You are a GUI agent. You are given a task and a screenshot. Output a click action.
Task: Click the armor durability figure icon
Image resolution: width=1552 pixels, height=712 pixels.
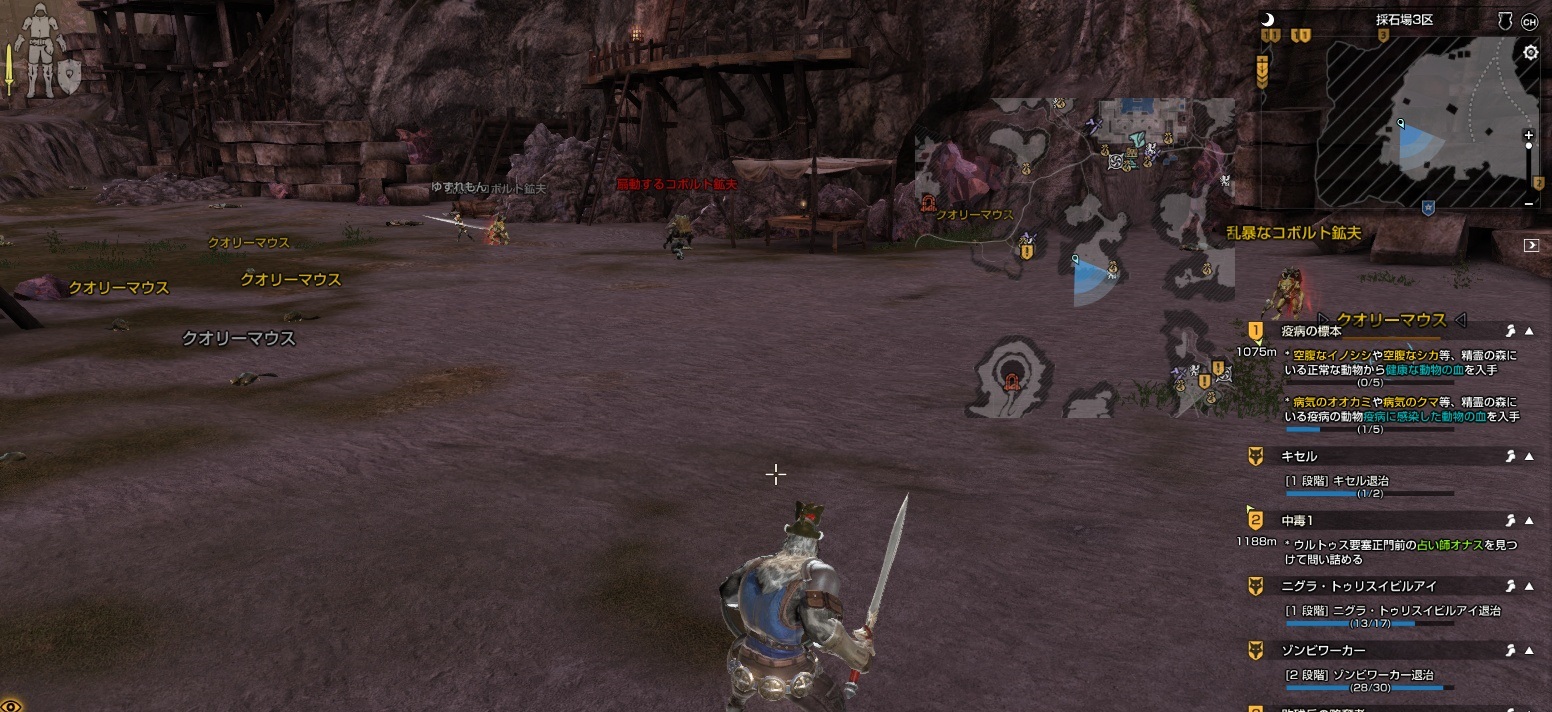click(41, 50)
